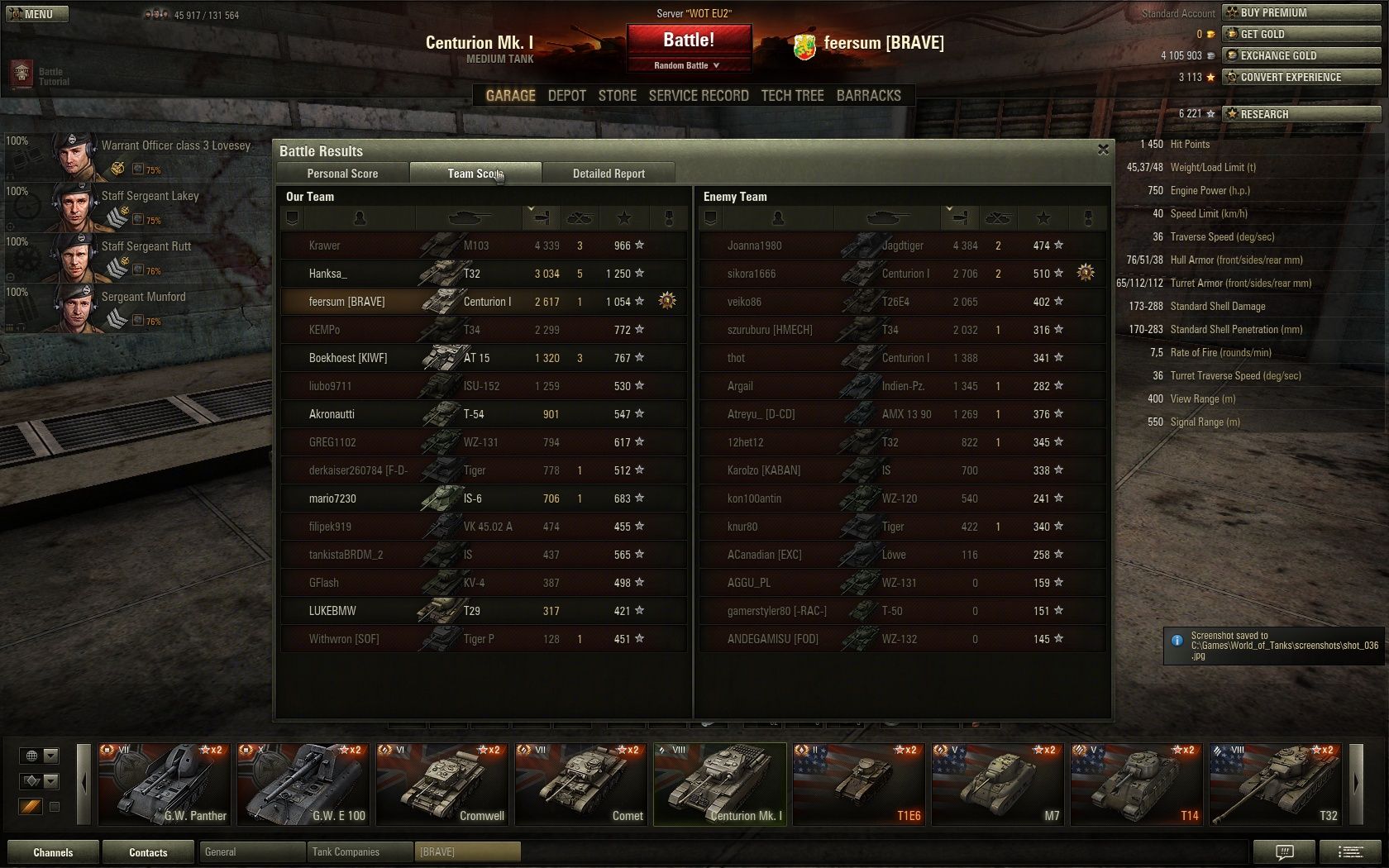The width and height of the screenshot is (1389, 868).
Task: Select the G.W. Panther tank in carousel
Action: [x=165, y=784]
